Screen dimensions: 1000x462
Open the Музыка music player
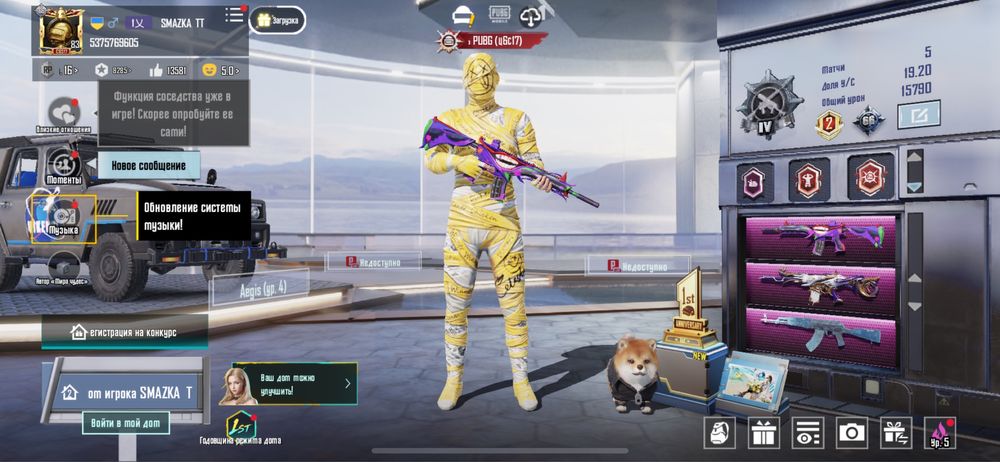click(x=64, y=215)
